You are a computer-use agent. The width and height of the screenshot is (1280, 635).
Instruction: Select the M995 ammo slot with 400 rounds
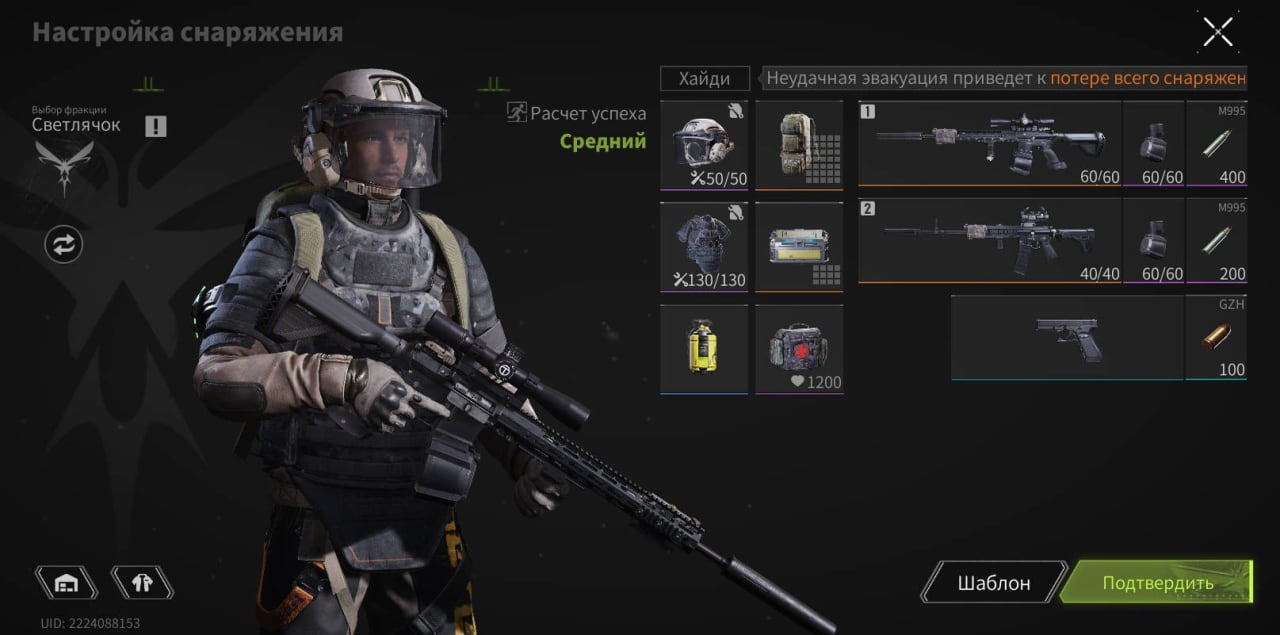(x=1216, y=143)
